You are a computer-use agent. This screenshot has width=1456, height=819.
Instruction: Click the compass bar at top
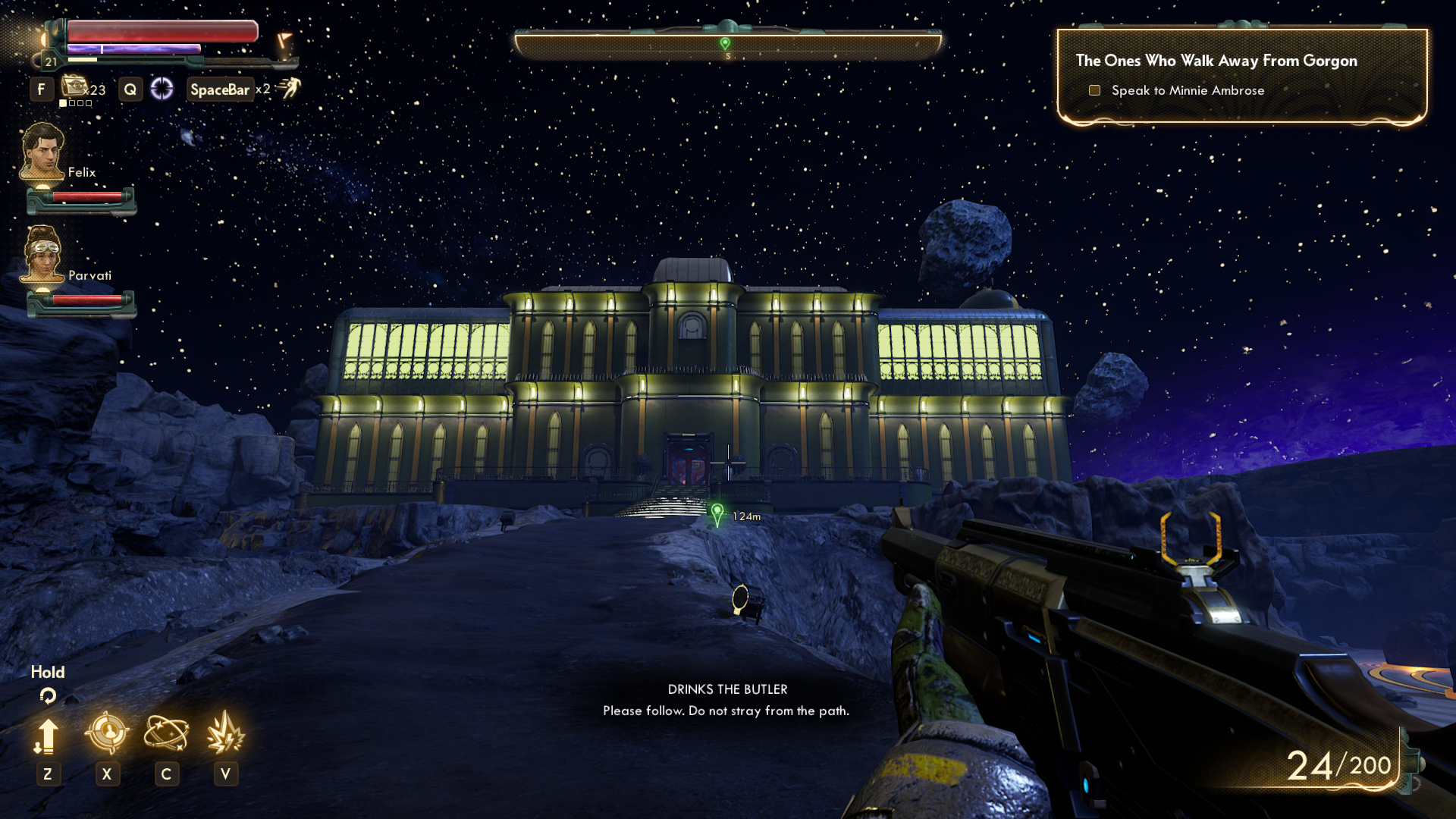pyautogui.click(x=727, y=45)
